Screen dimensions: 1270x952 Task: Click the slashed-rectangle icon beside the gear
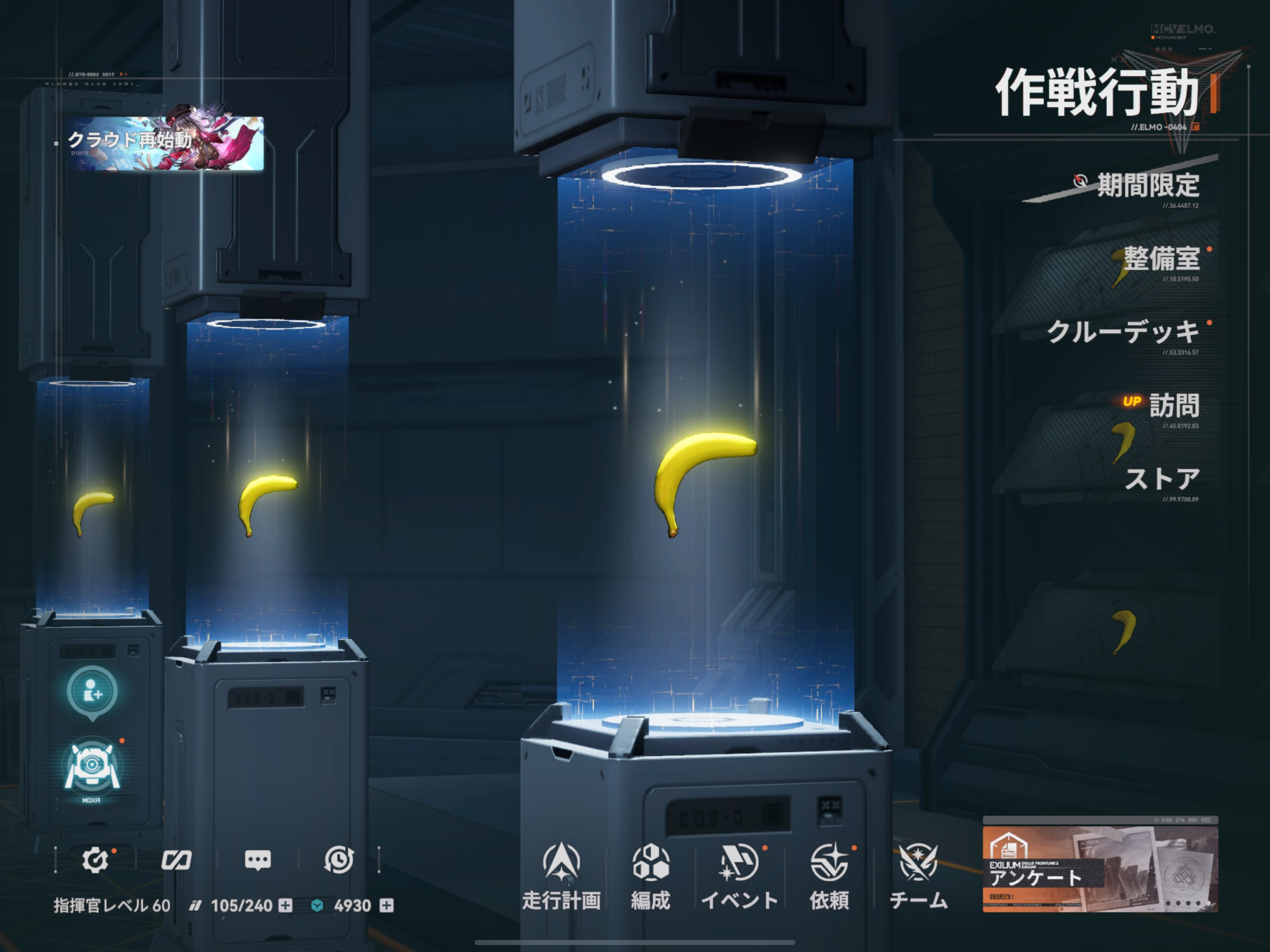coord(176,859)
